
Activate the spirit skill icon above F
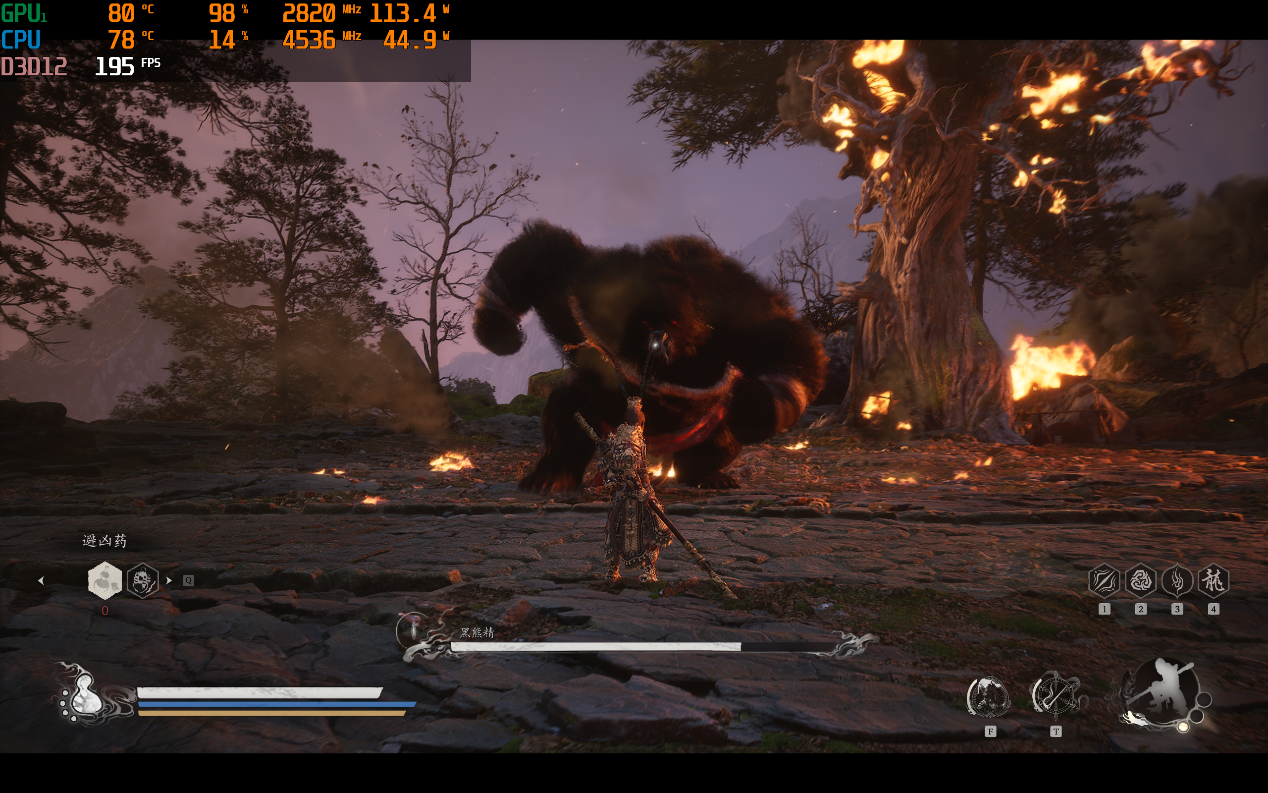point(989,696)
